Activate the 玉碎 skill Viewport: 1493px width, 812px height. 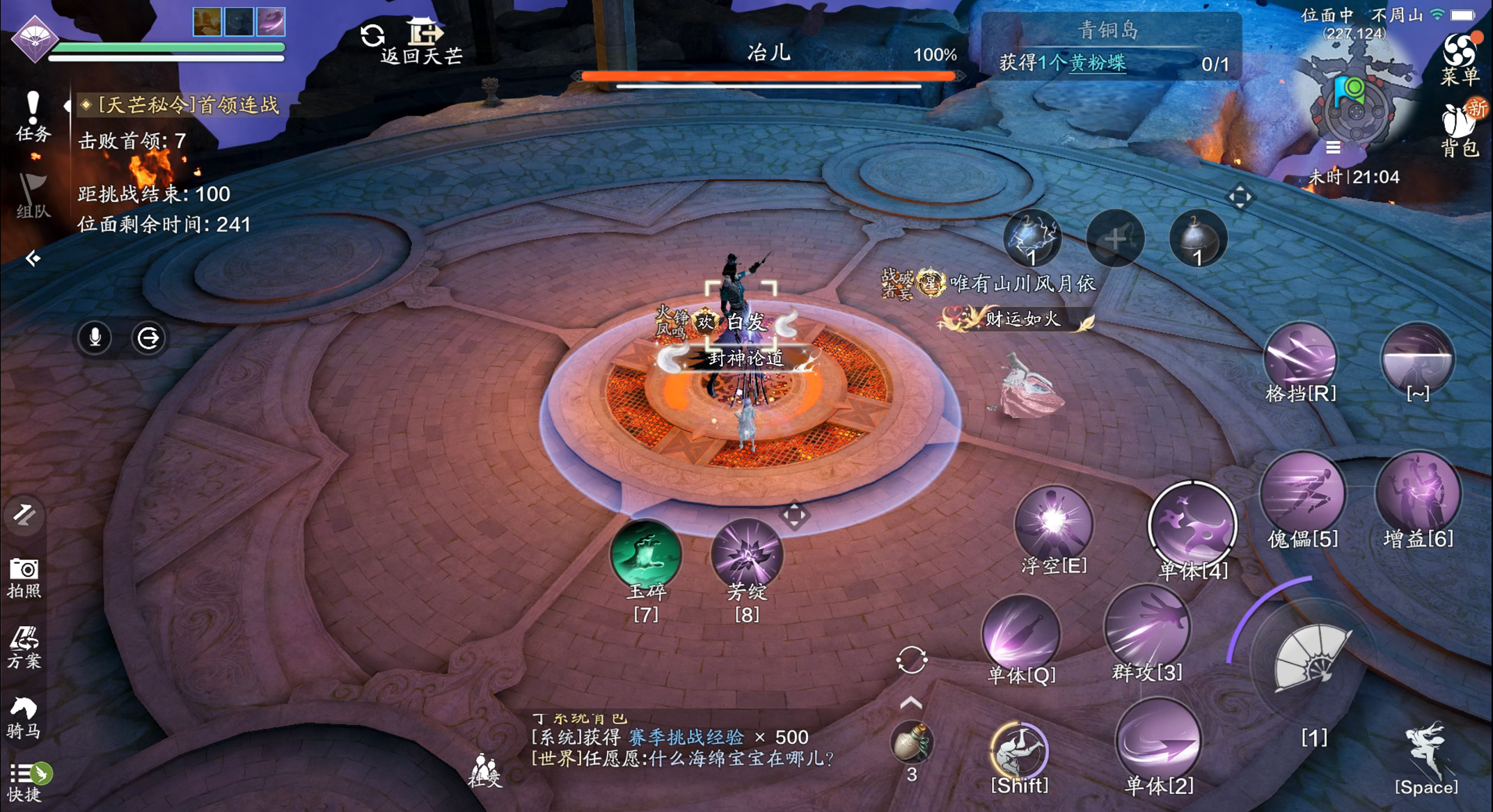[x=646, y=555]
